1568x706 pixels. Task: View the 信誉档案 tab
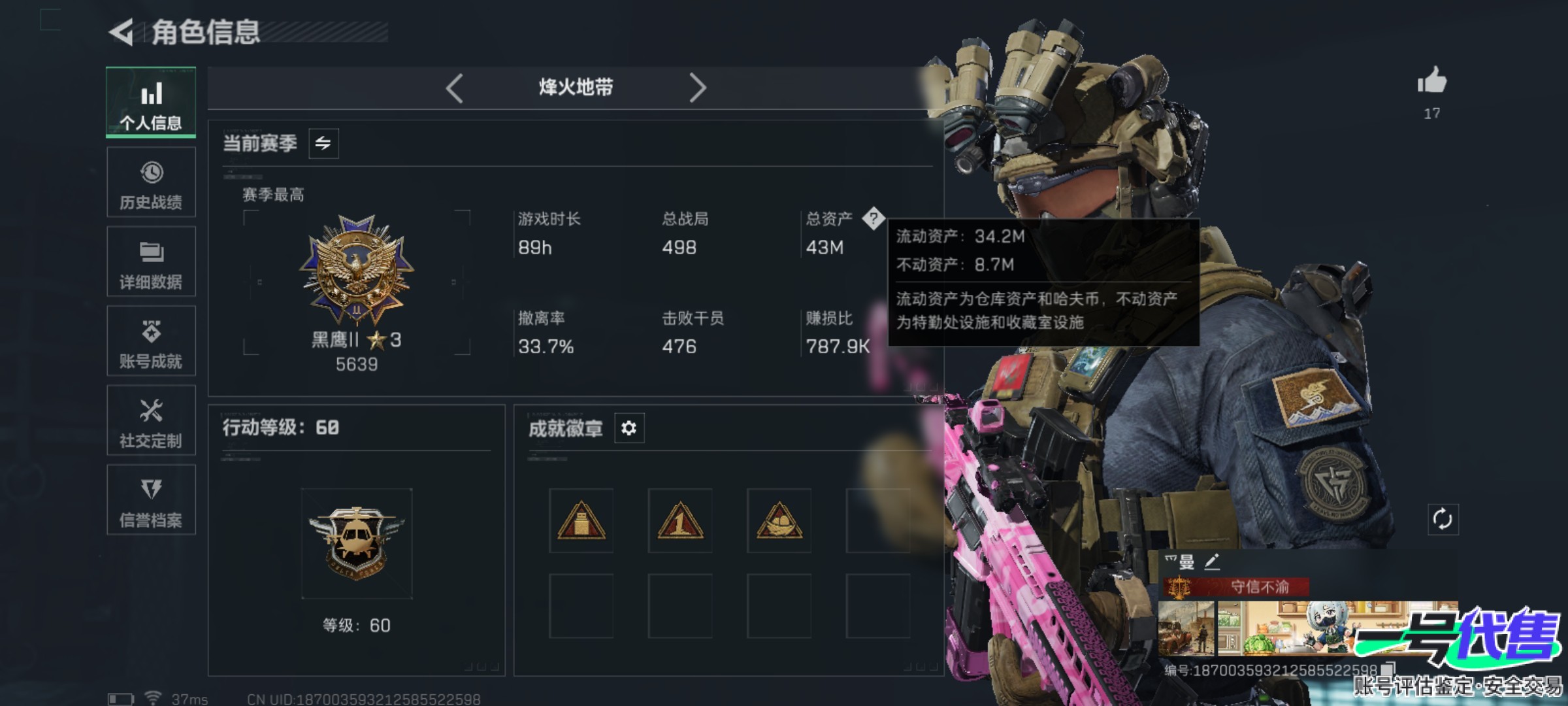pos(151,501)
